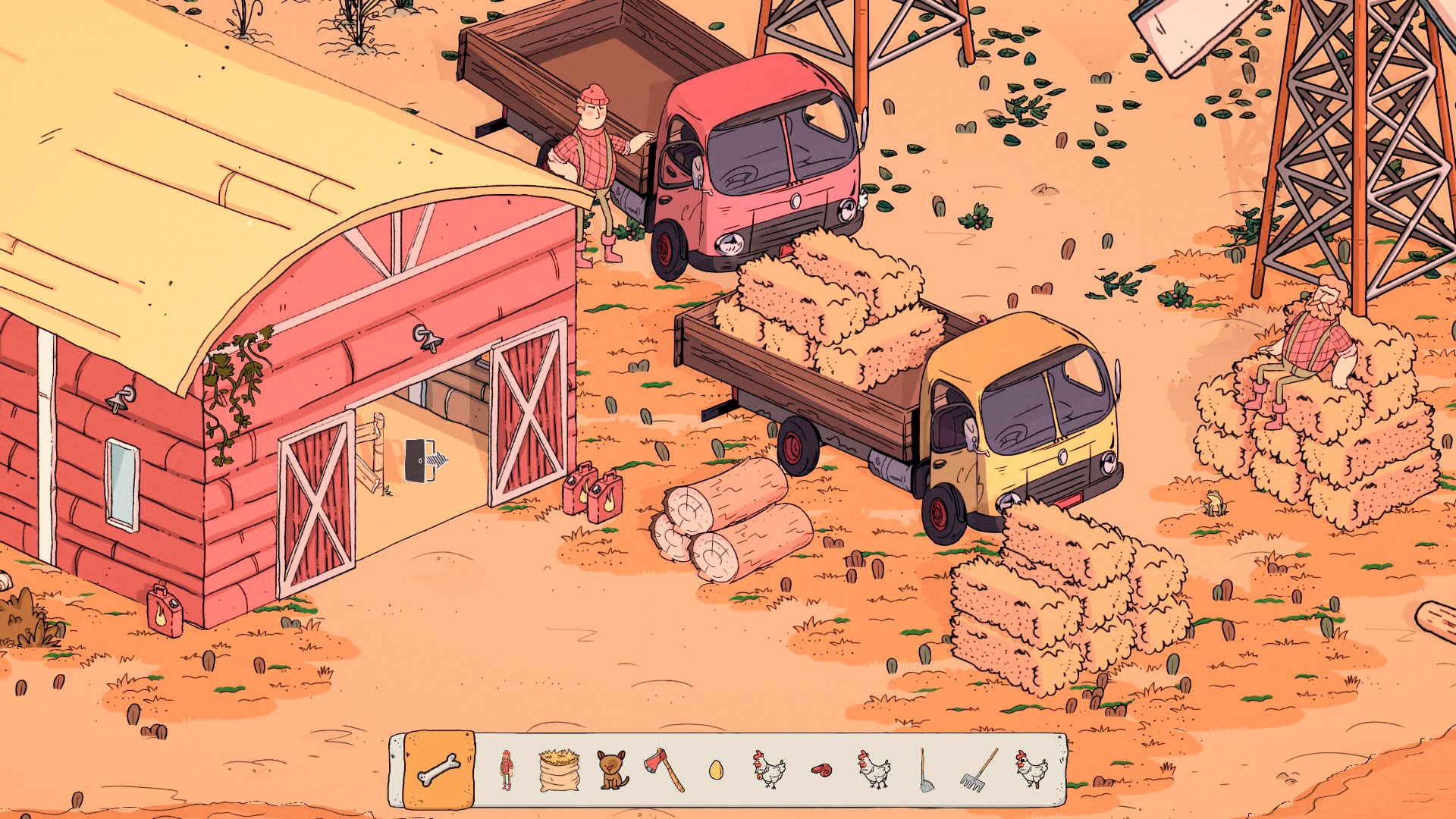Select the brown puppy icon
This screenshot has width=1456, height=819.
[x=610, y=770]
